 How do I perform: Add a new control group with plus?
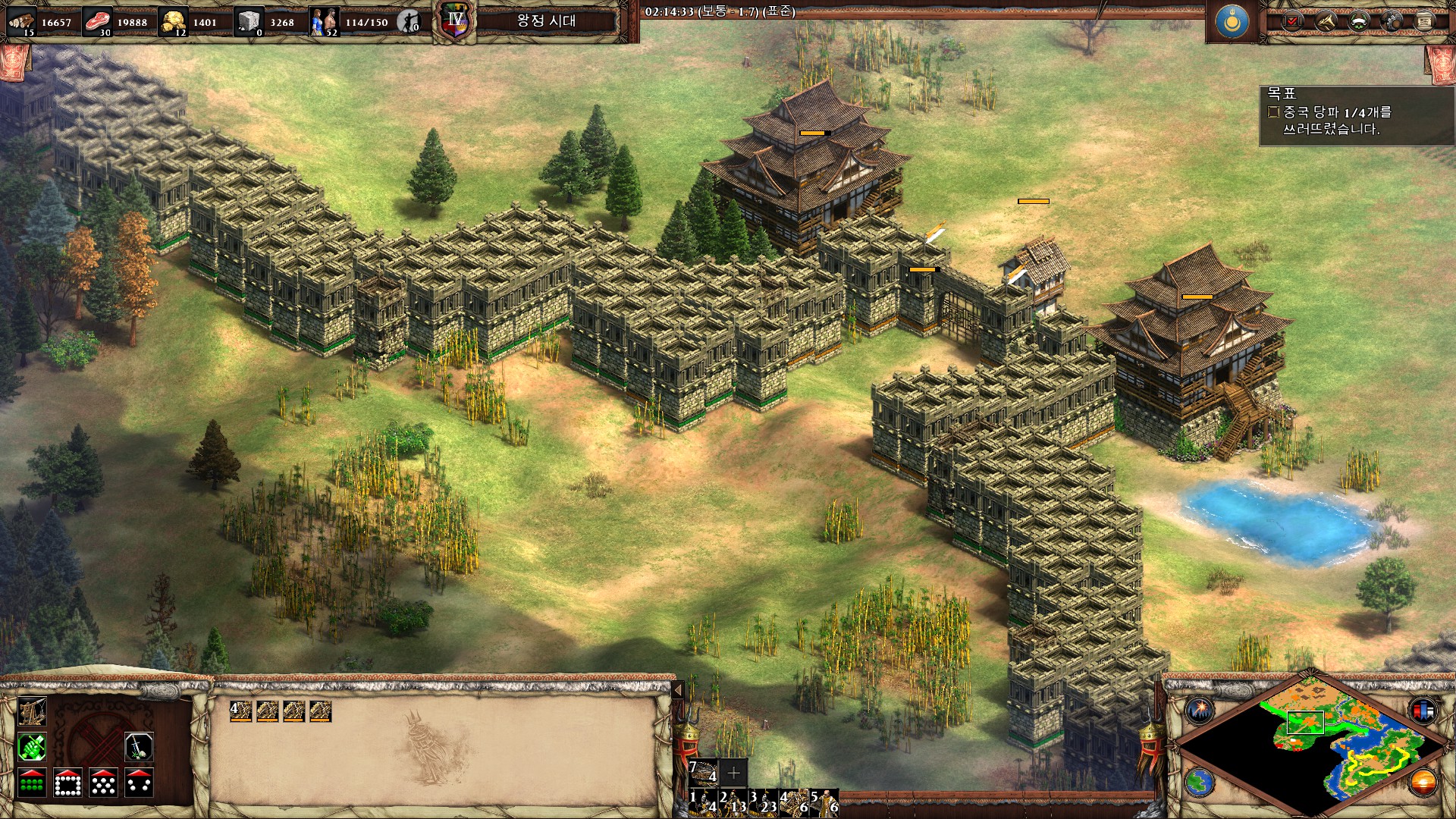click(x=733, y=773)
